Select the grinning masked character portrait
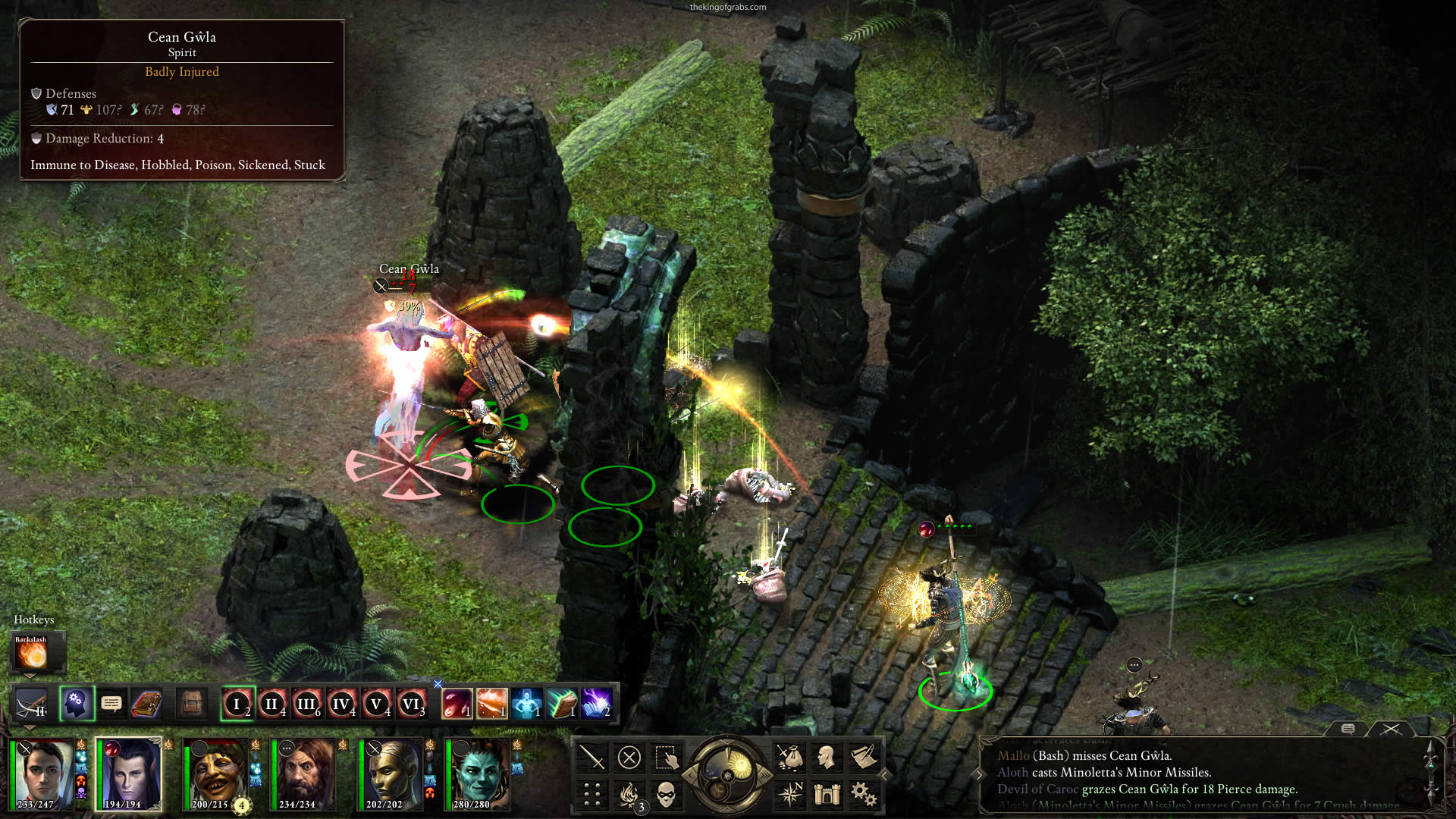Viewport: 1456px width, 819px height. [216, 774]
